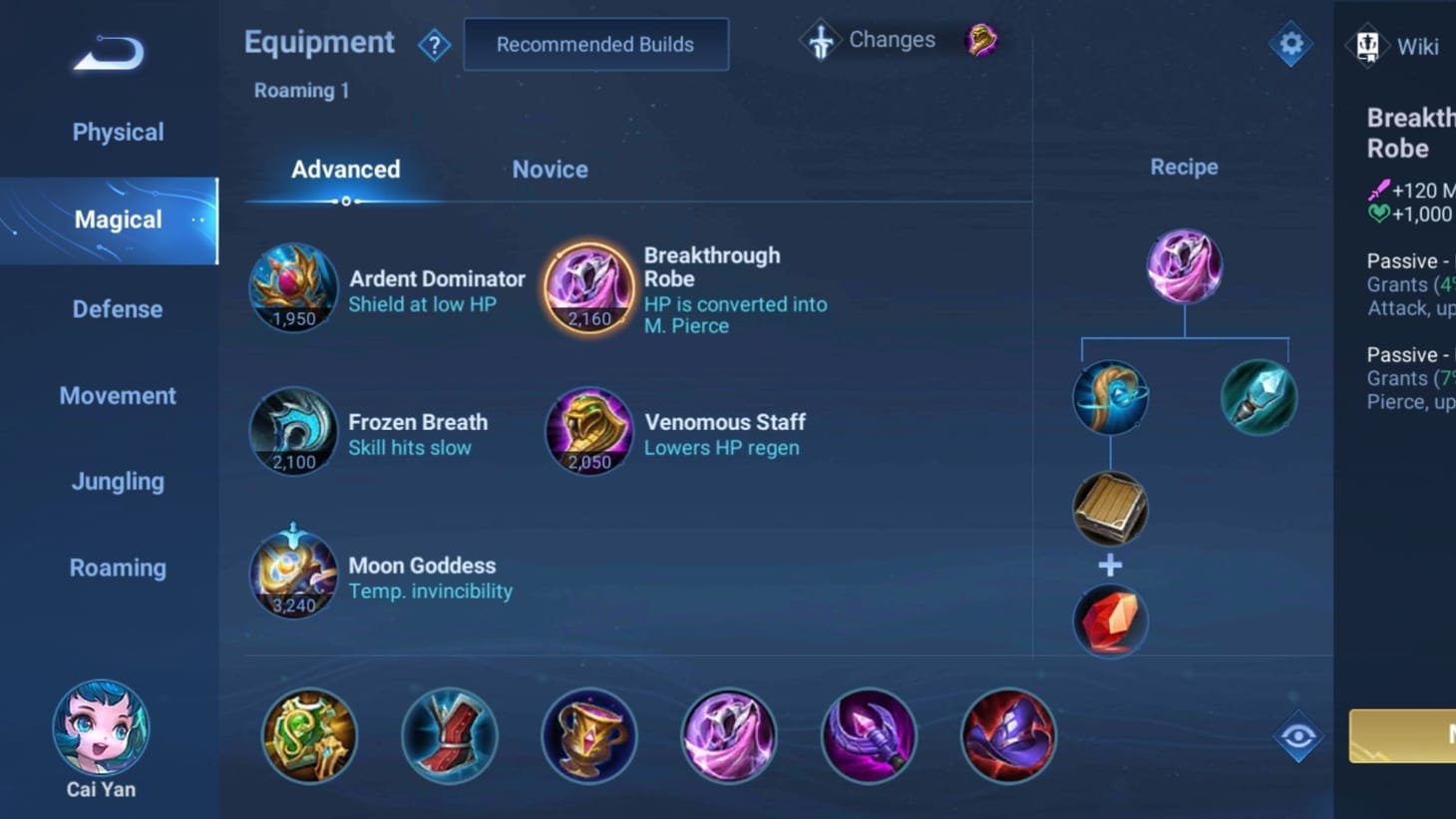Expand the crystal wand component in the Recipe
This screenshot has height=819, width=1456.
pos(1259,397)
